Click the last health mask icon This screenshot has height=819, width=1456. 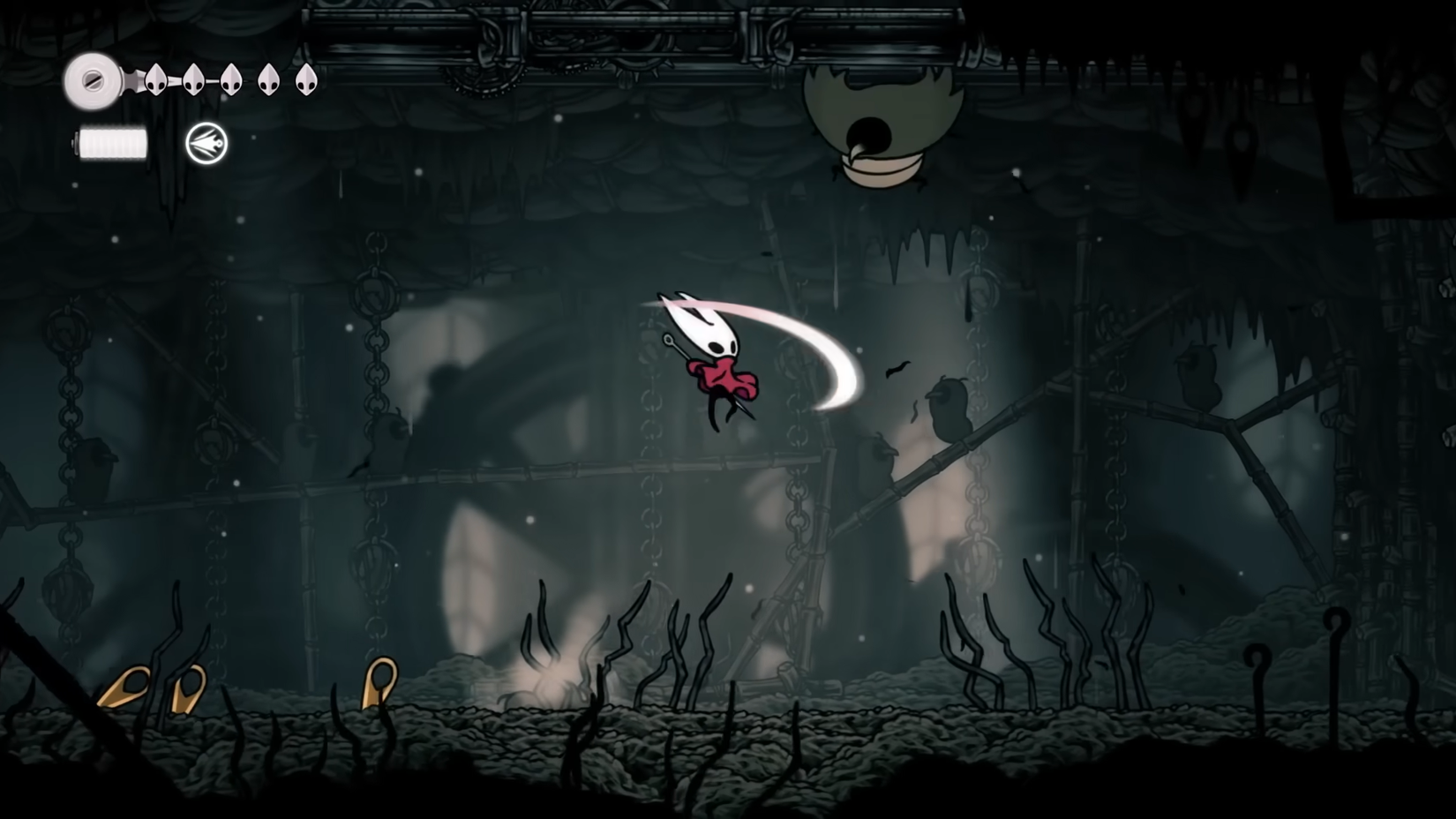click(306, 80)
